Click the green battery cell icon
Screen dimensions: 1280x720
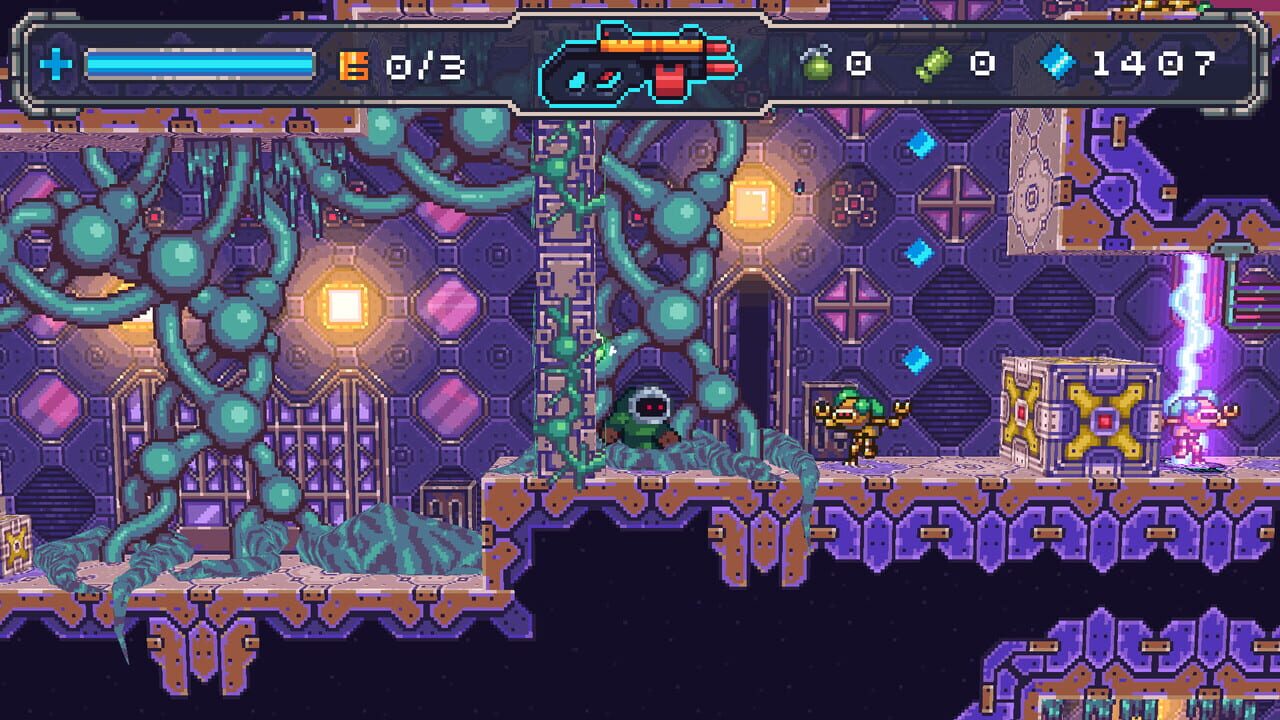click(932, 64)
